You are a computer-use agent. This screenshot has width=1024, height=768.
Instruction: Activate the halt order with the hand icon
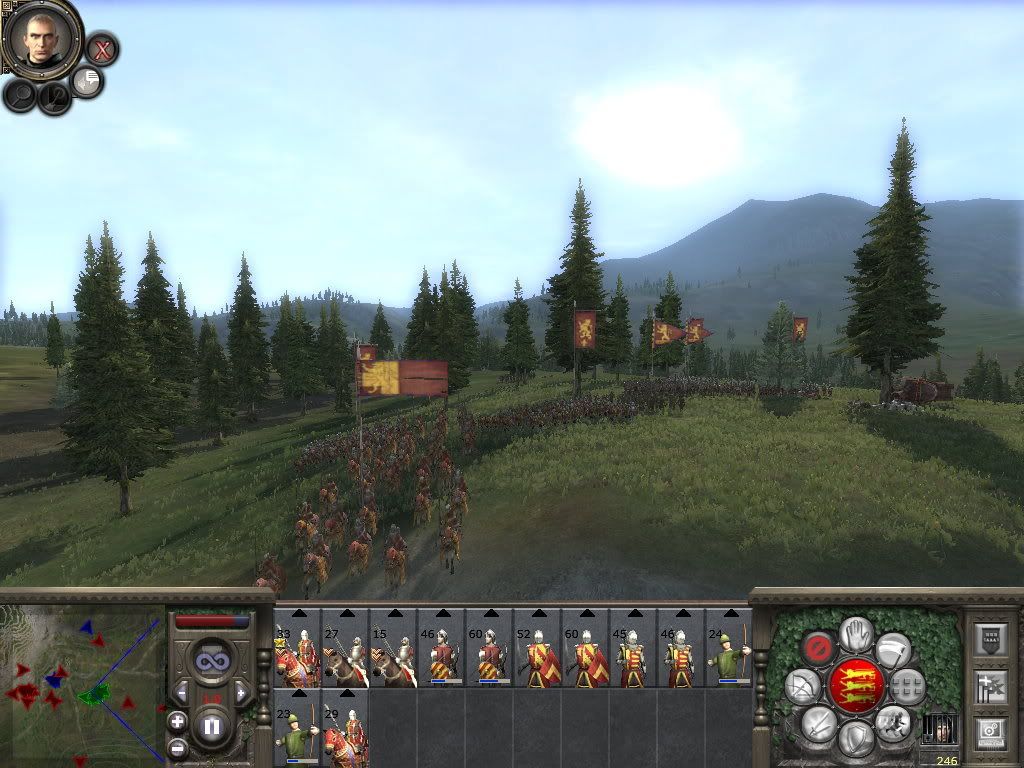tap(856, 633)
